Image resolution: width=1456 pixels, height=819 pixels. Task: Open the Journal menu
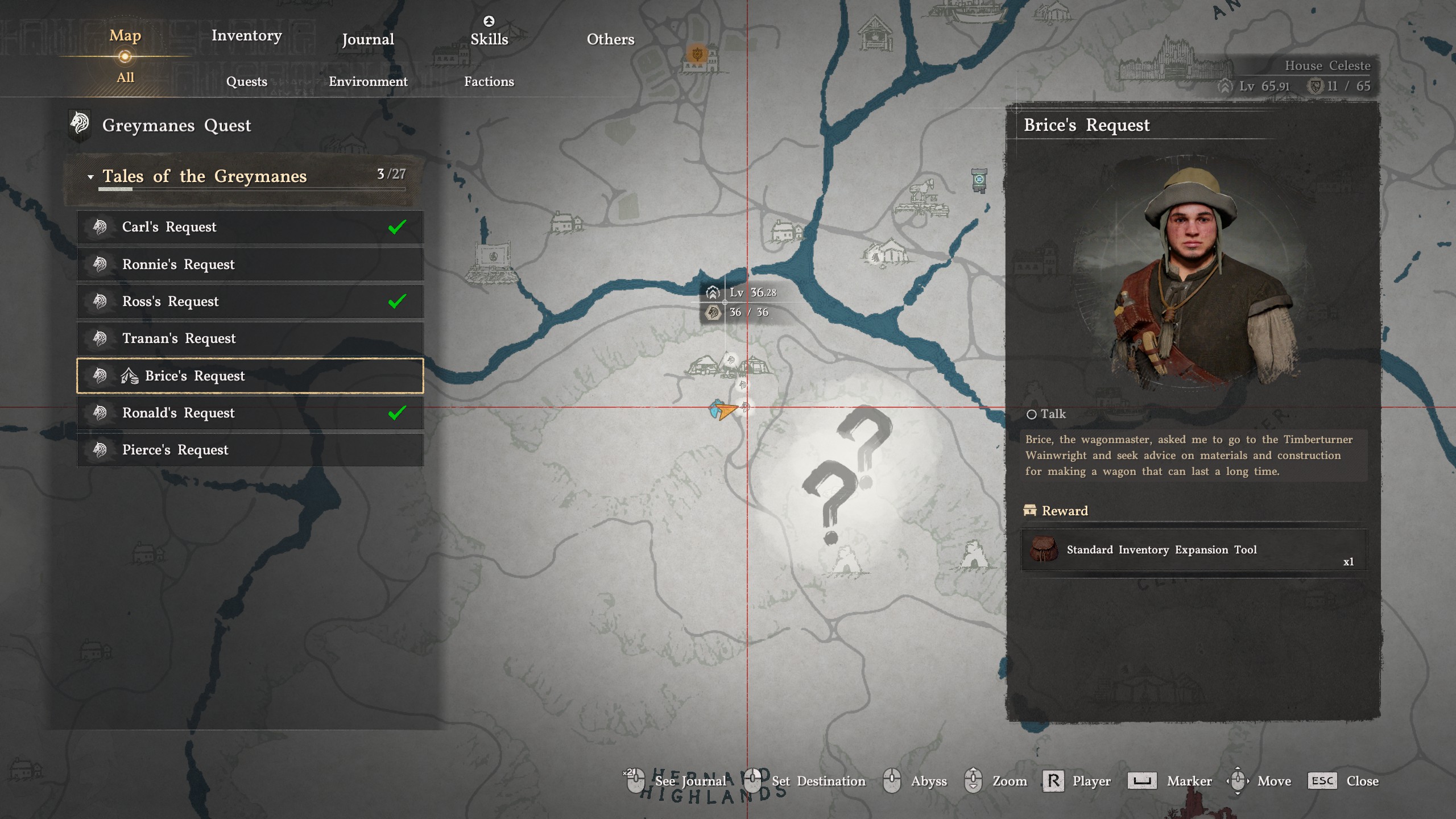(367, 39)
